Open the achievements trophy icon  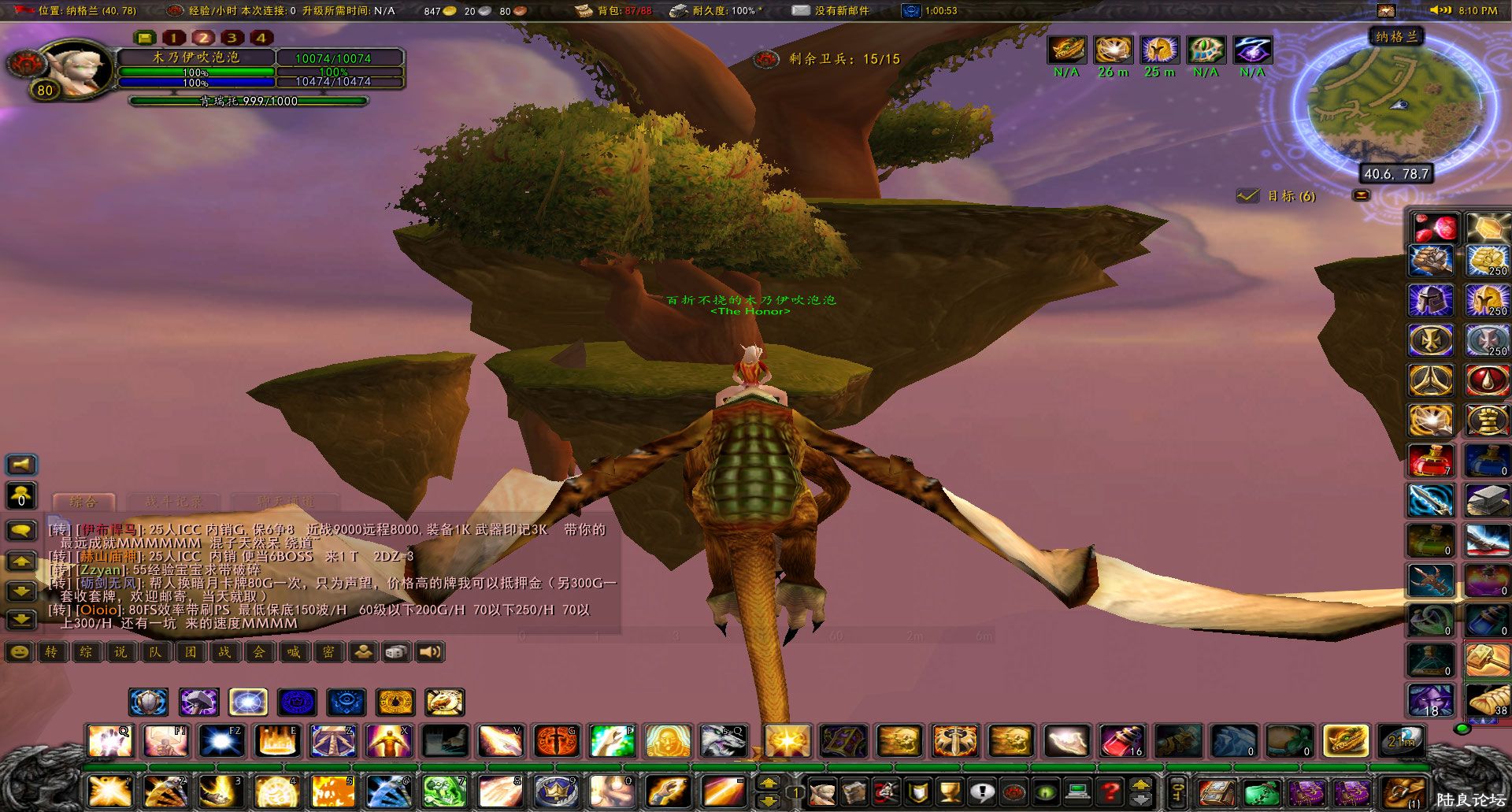pyautogui.click(x=951, y=792)
